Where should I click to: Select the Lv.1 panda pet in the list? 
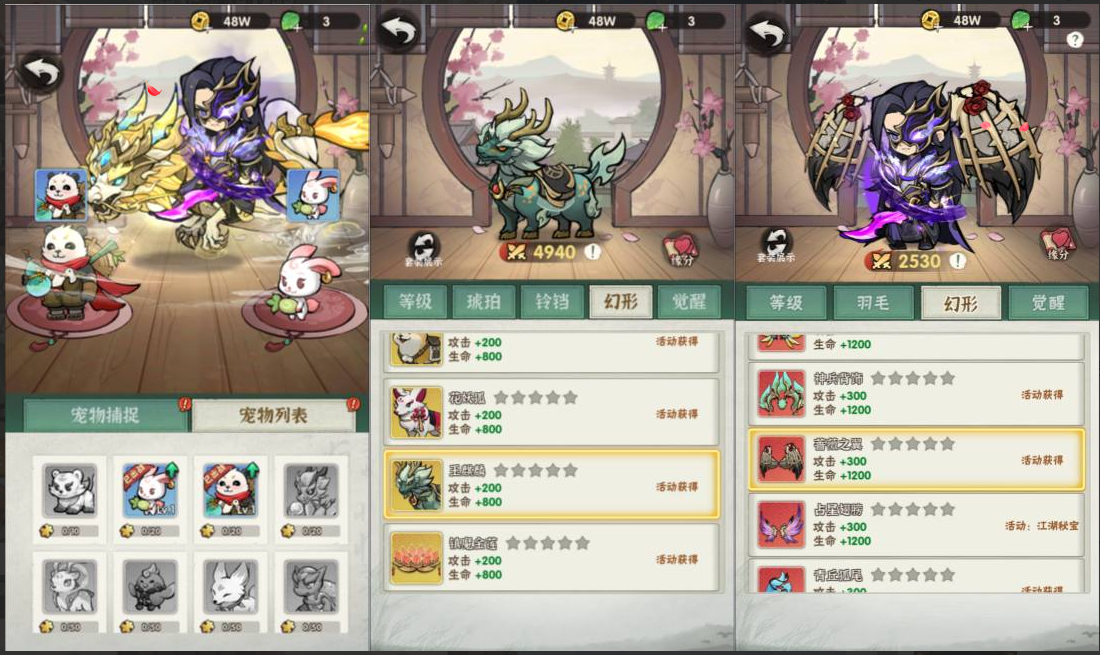(x=232, y=490)
